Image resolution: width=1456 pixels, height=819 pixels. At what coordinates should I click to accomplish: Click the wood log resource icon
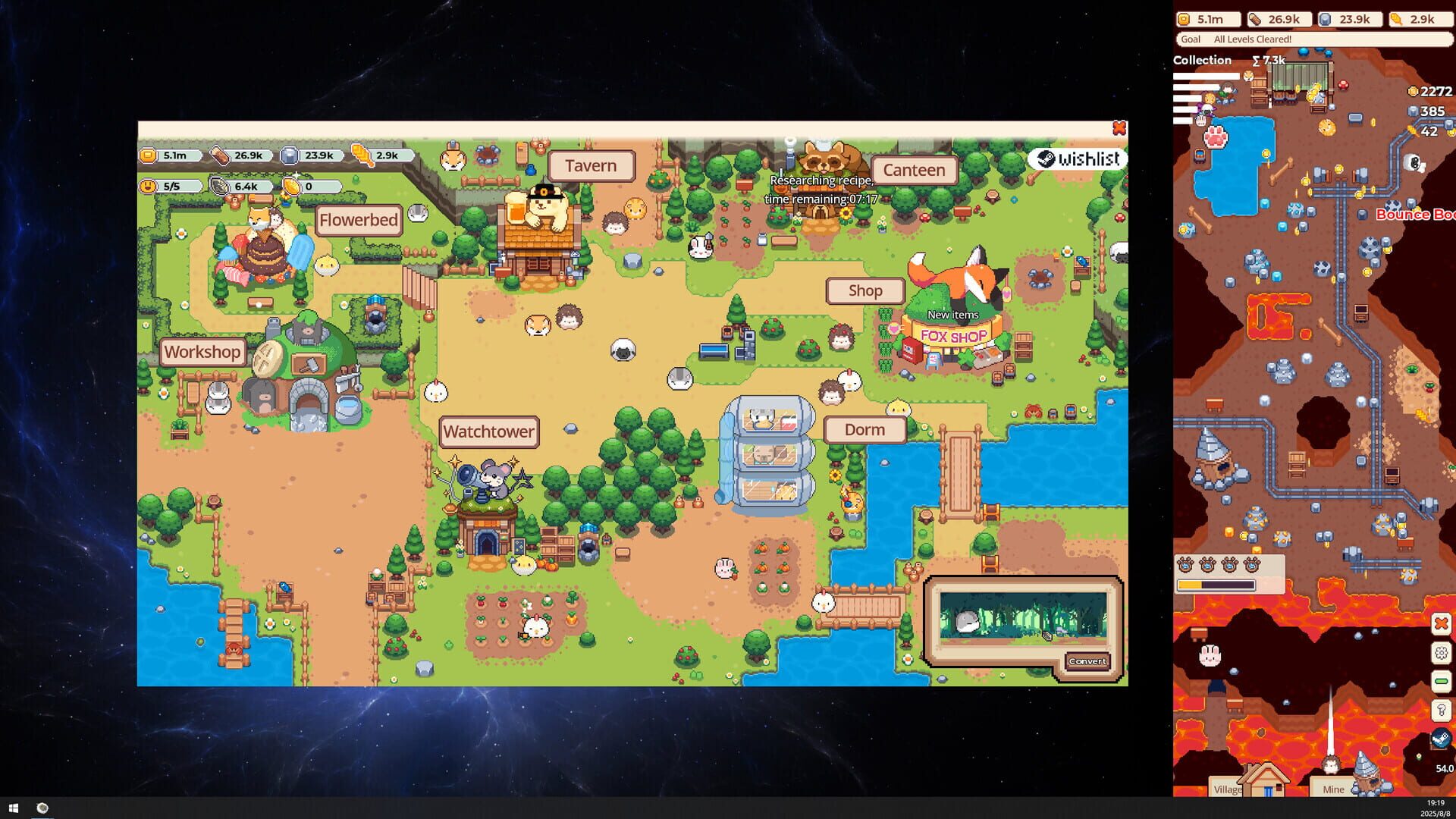[1256, 19]
